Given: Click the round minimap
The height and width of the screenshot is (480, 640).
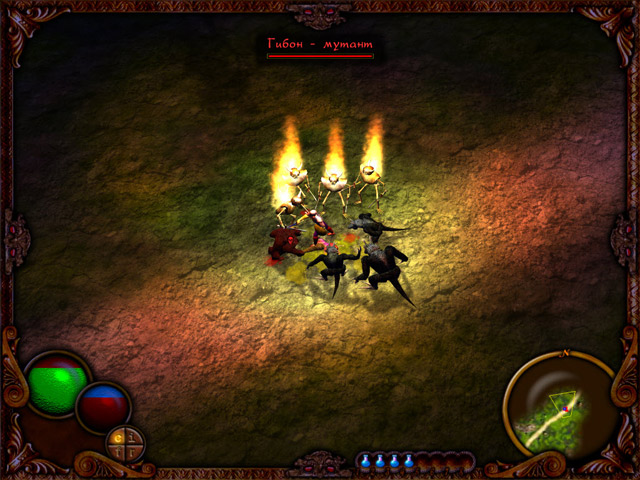Looking at the screenshot, I should (560, 407).
